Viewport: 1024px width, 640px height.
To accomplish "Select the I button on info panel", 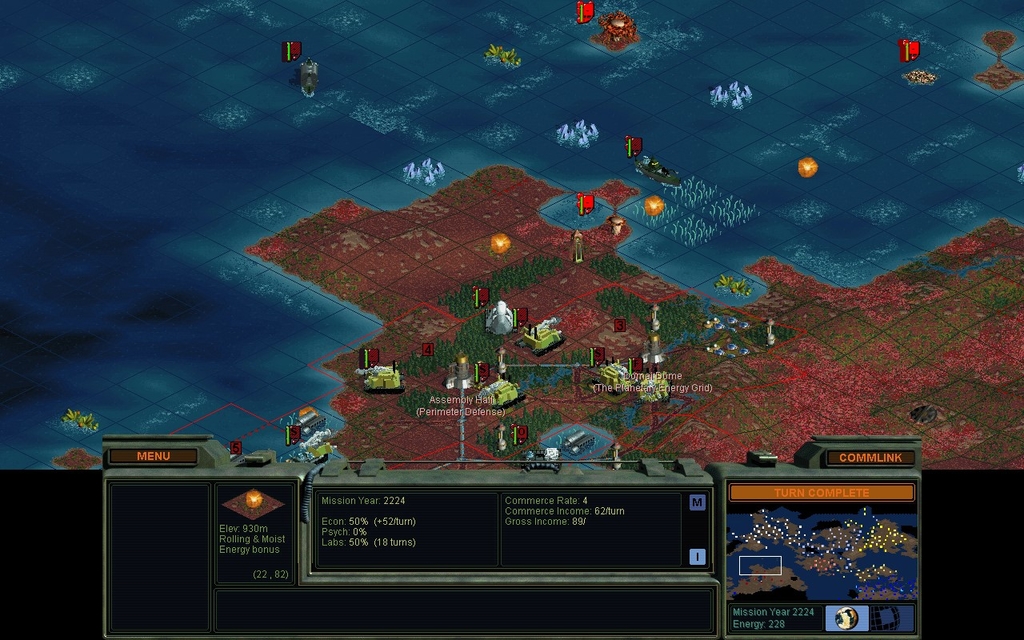I will pyautogui.click(x=697, y=557).
